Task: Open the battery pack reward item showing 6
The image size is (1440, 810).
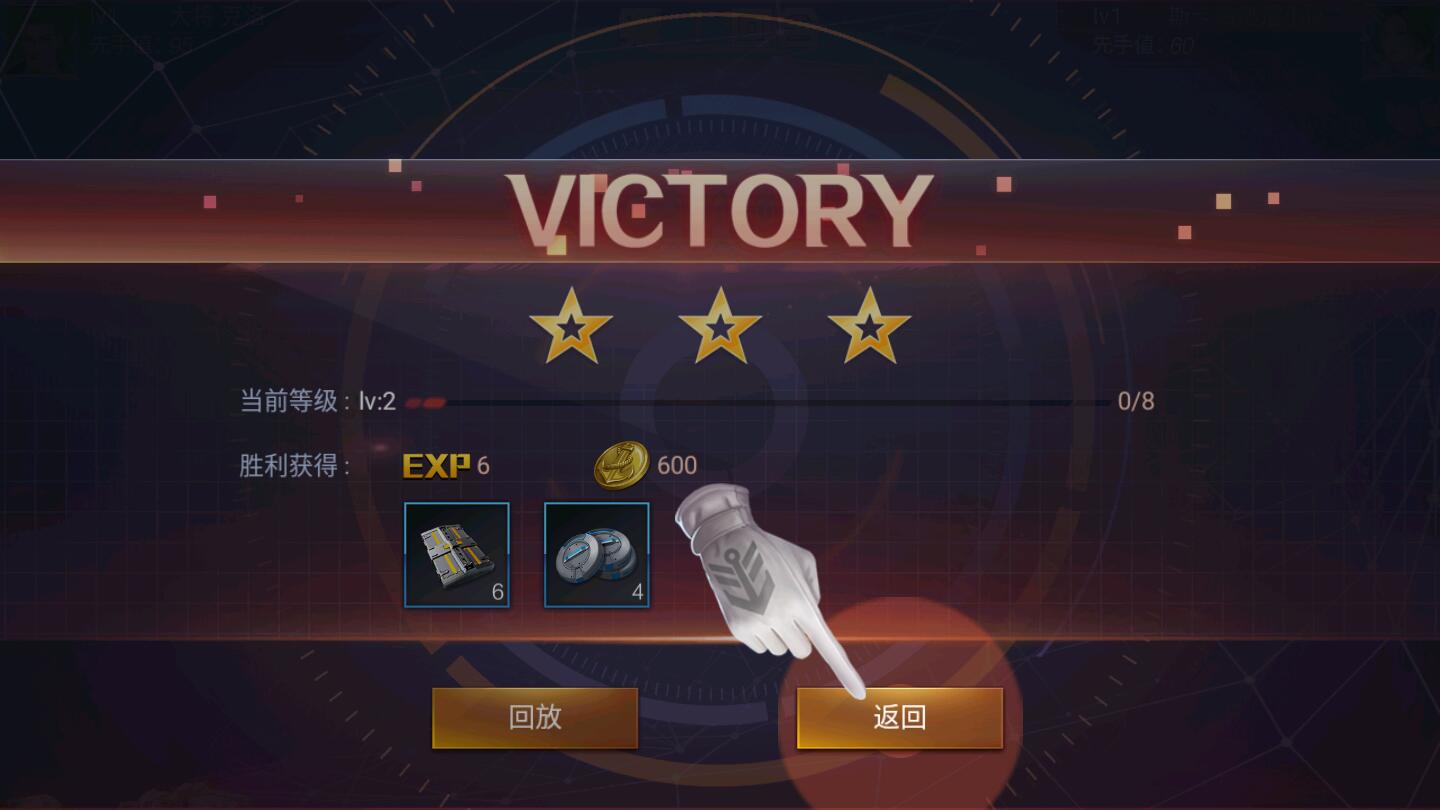Action: [x=457, y=554]
